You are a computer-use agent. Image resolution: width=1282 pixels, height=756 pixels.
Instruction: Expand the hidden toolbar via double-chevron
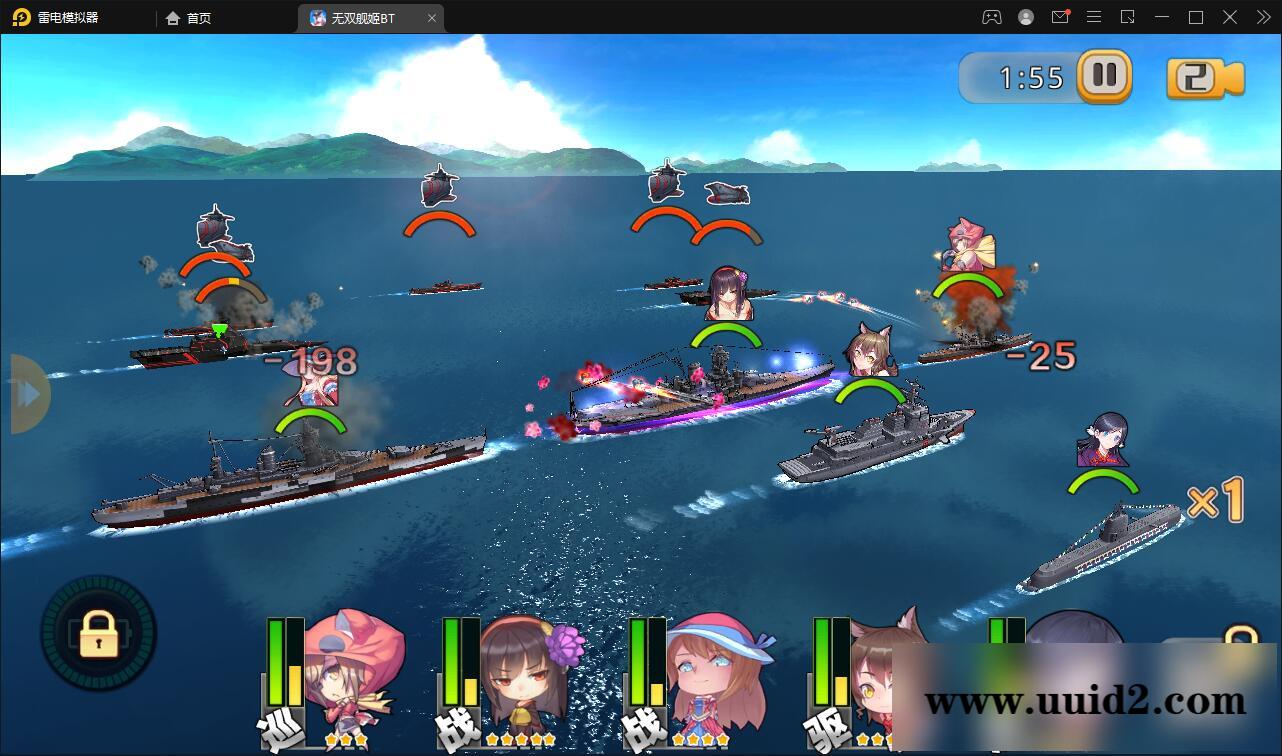(x=1262, y=17)
